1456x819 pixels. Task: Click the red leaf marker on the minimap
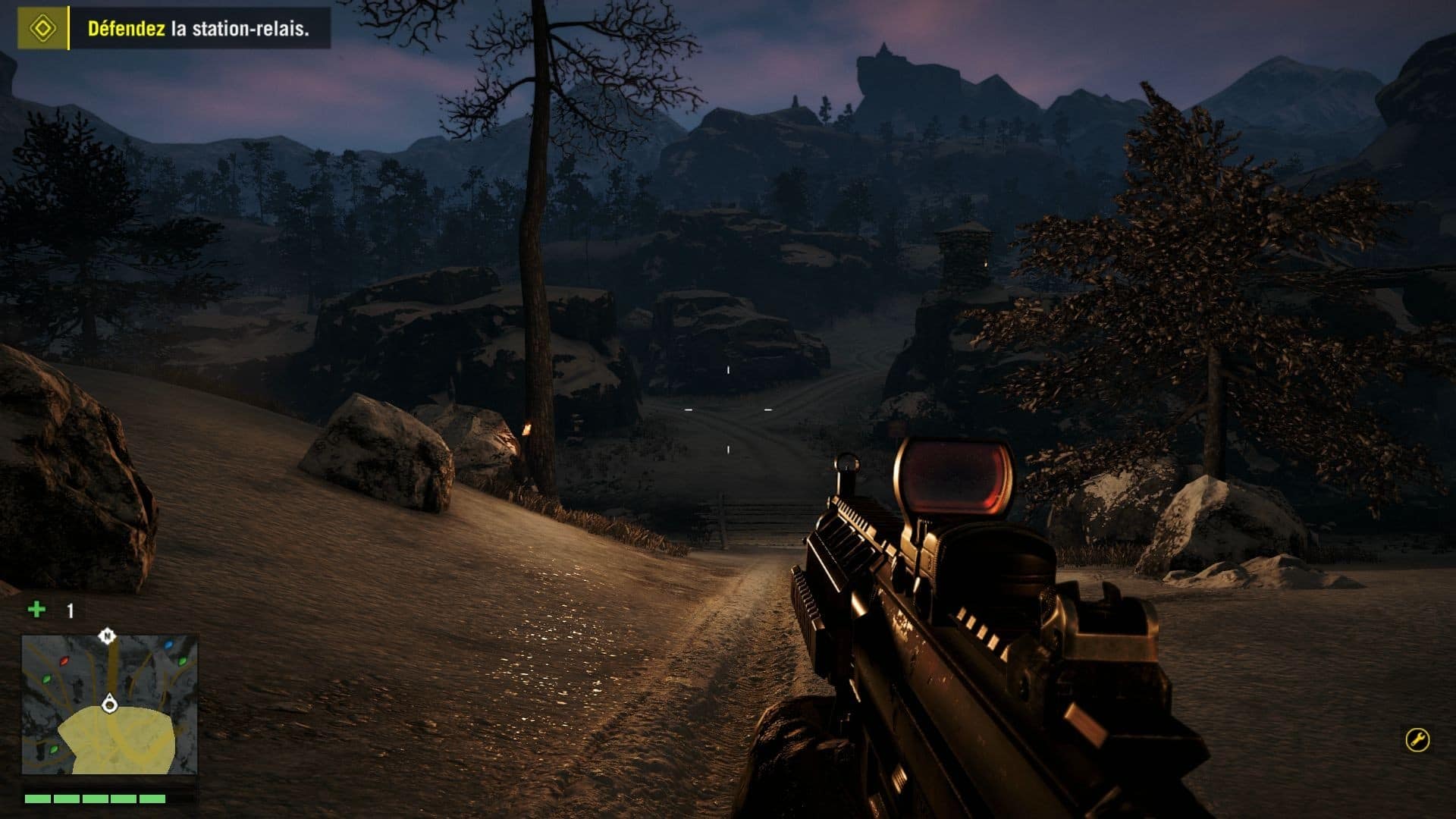coord(64,661)
